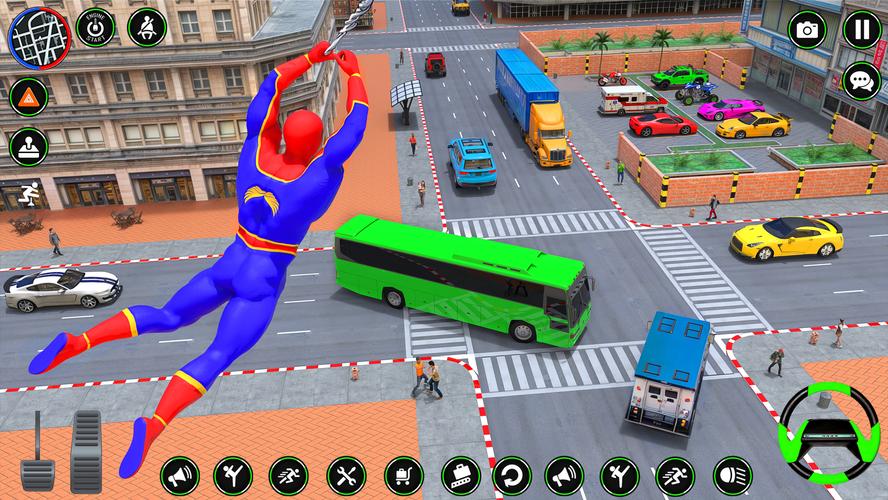Open the camera view button
Image resolution: width=888 pixels, height=500 pixels.
click(807, 30)
